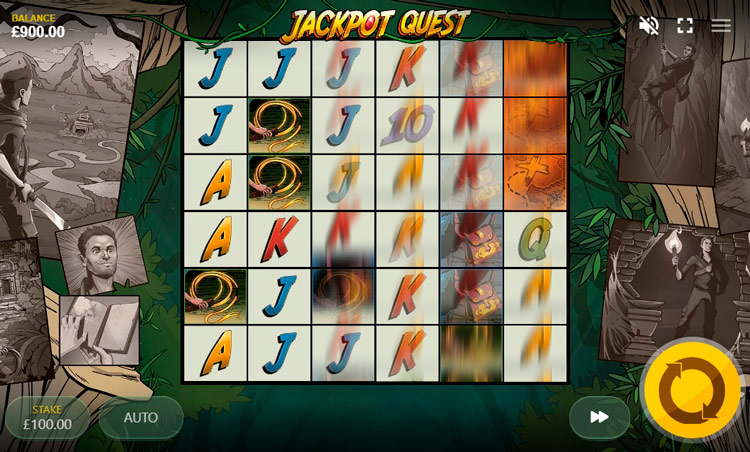The height and width of the screenshot is (452, 750).
Task: Open the hamburger menu
Action: click(721, 26)
